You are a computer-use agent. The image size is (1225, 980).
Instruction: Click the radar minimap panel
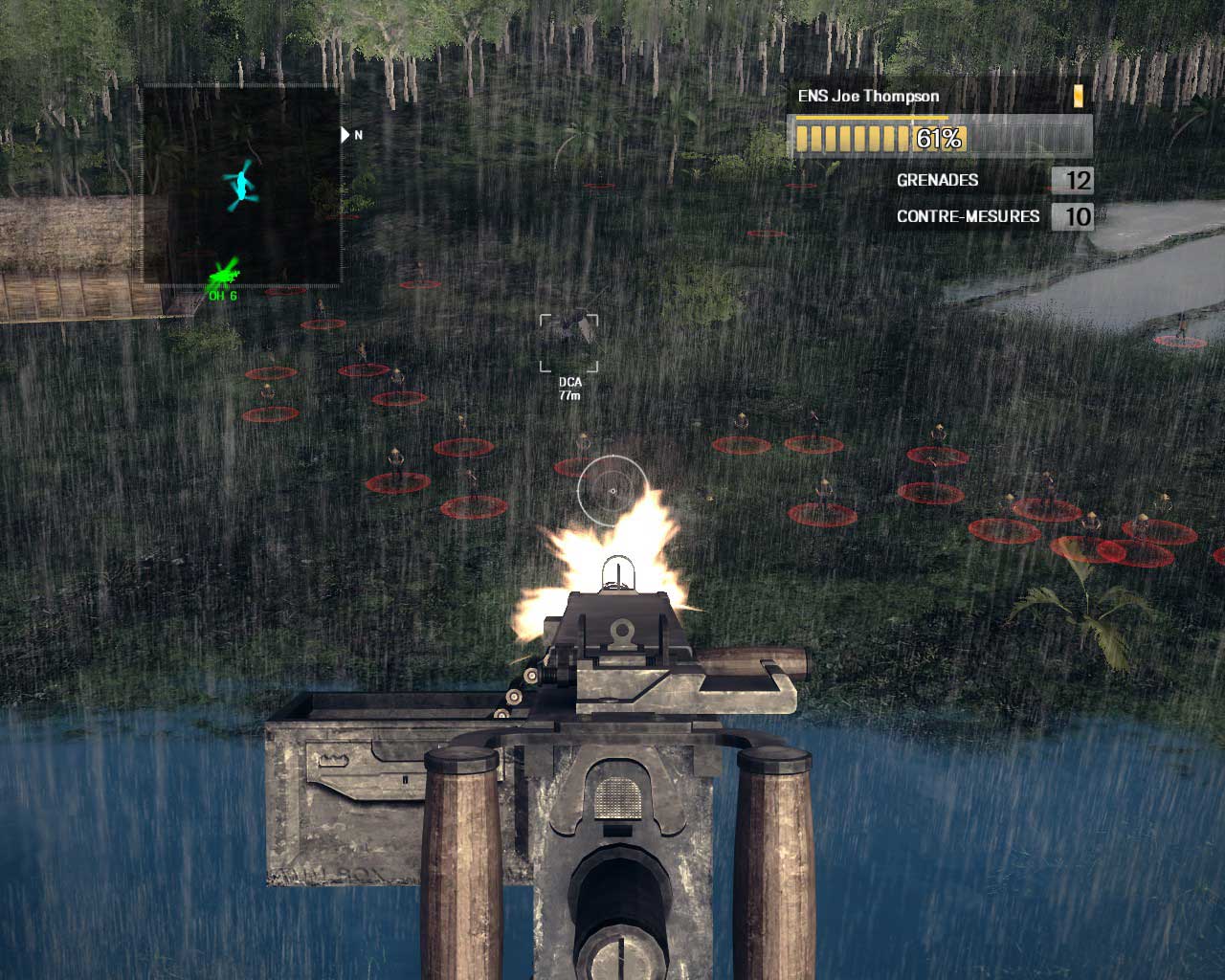pos(242,184)
